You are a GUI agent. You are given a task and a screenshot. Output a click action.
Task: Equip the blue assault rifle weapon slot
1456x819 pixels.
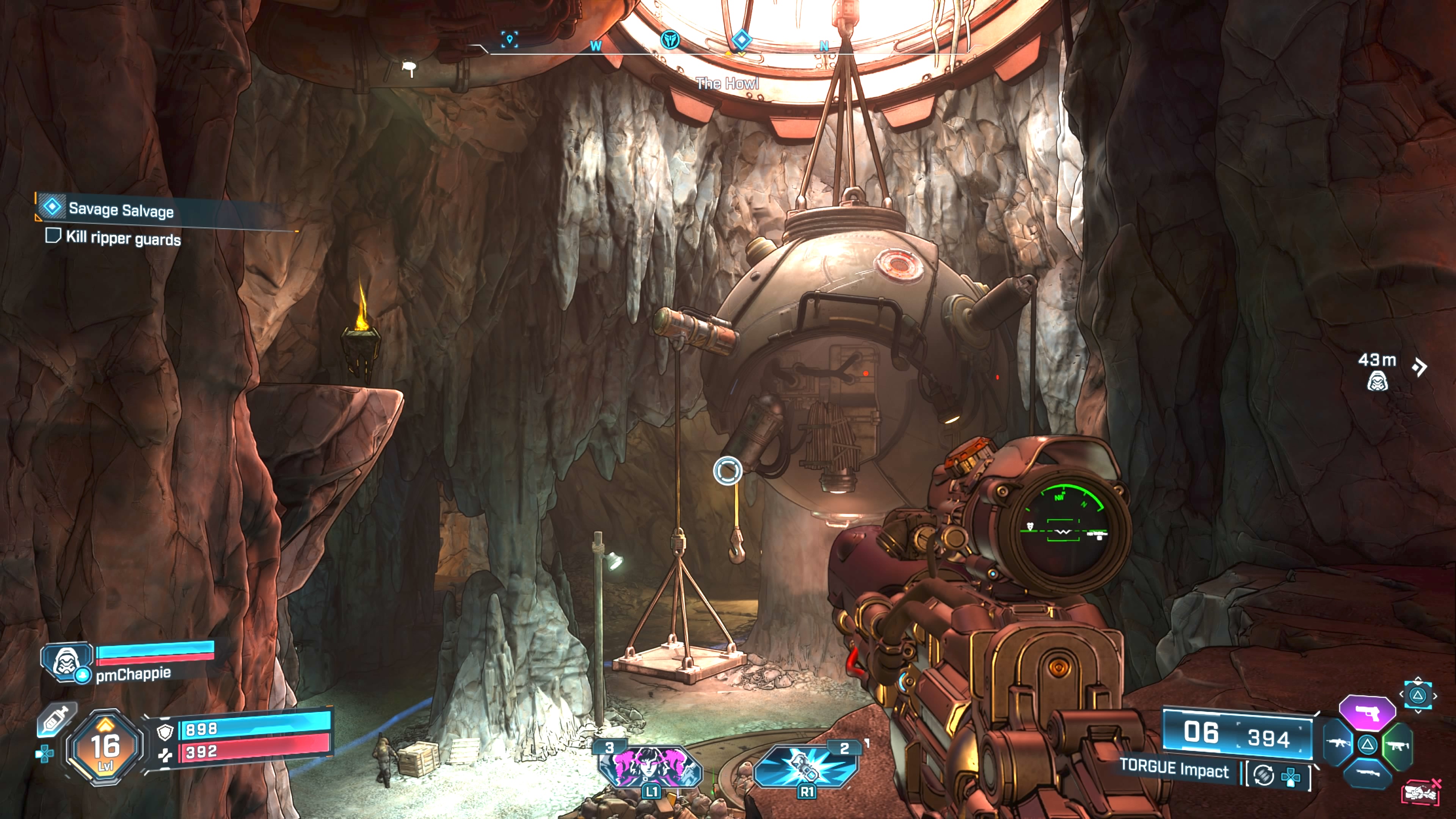click(x=1338, y=743)
